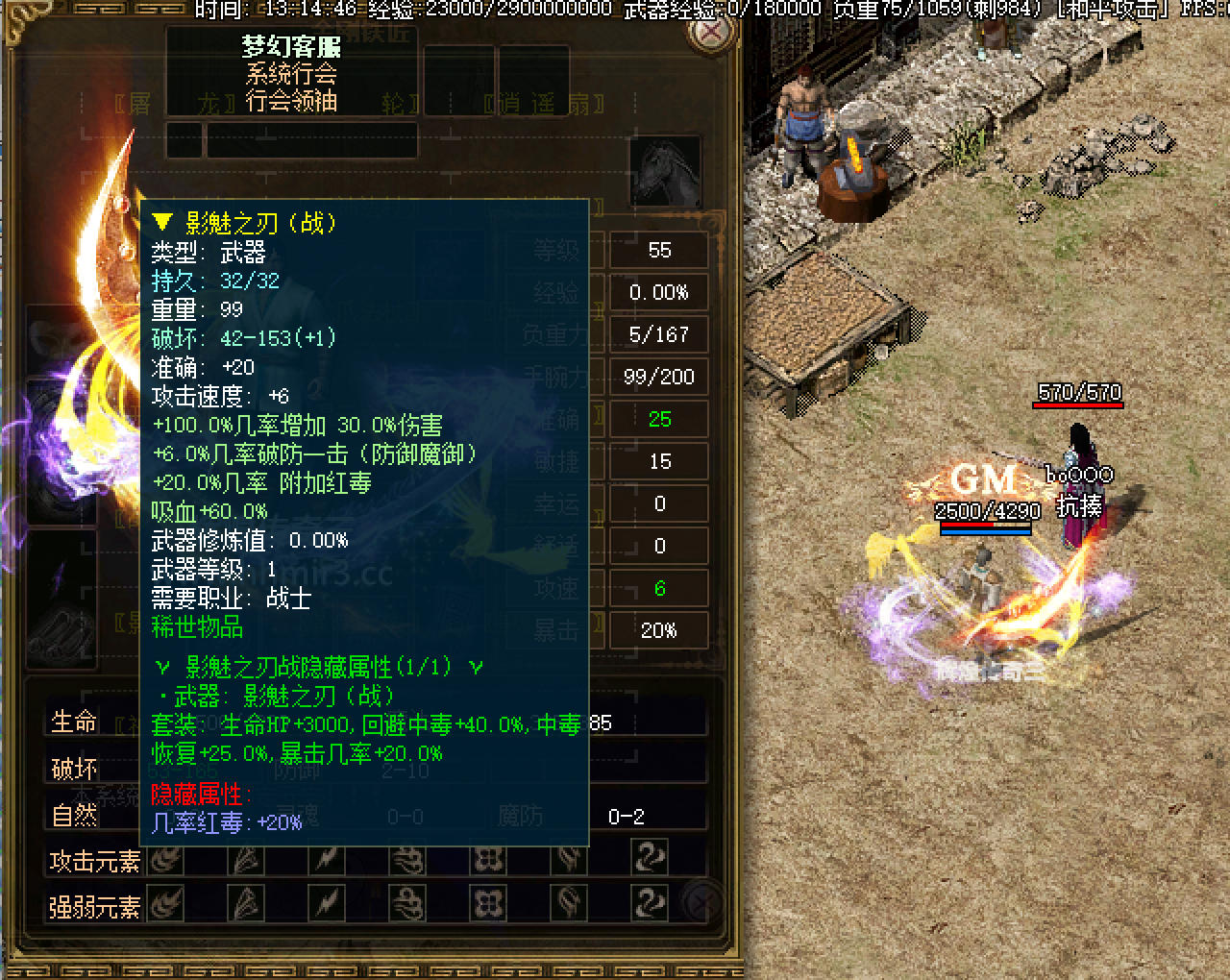Viewport: 1230px width, 980px height.
Task: Click the lightning icon in 攻击元素 row
Action: point(327,858)
